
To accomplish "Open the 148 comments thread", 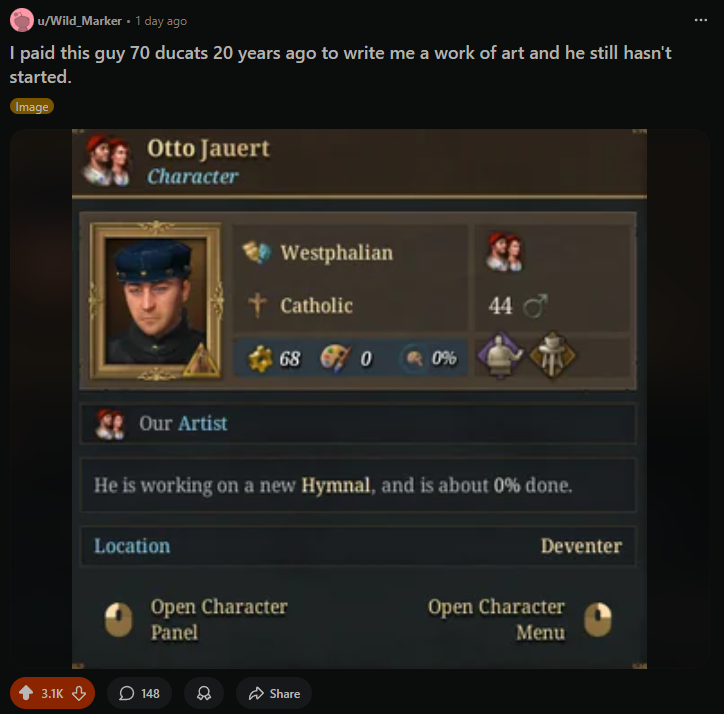I will 139,693.
